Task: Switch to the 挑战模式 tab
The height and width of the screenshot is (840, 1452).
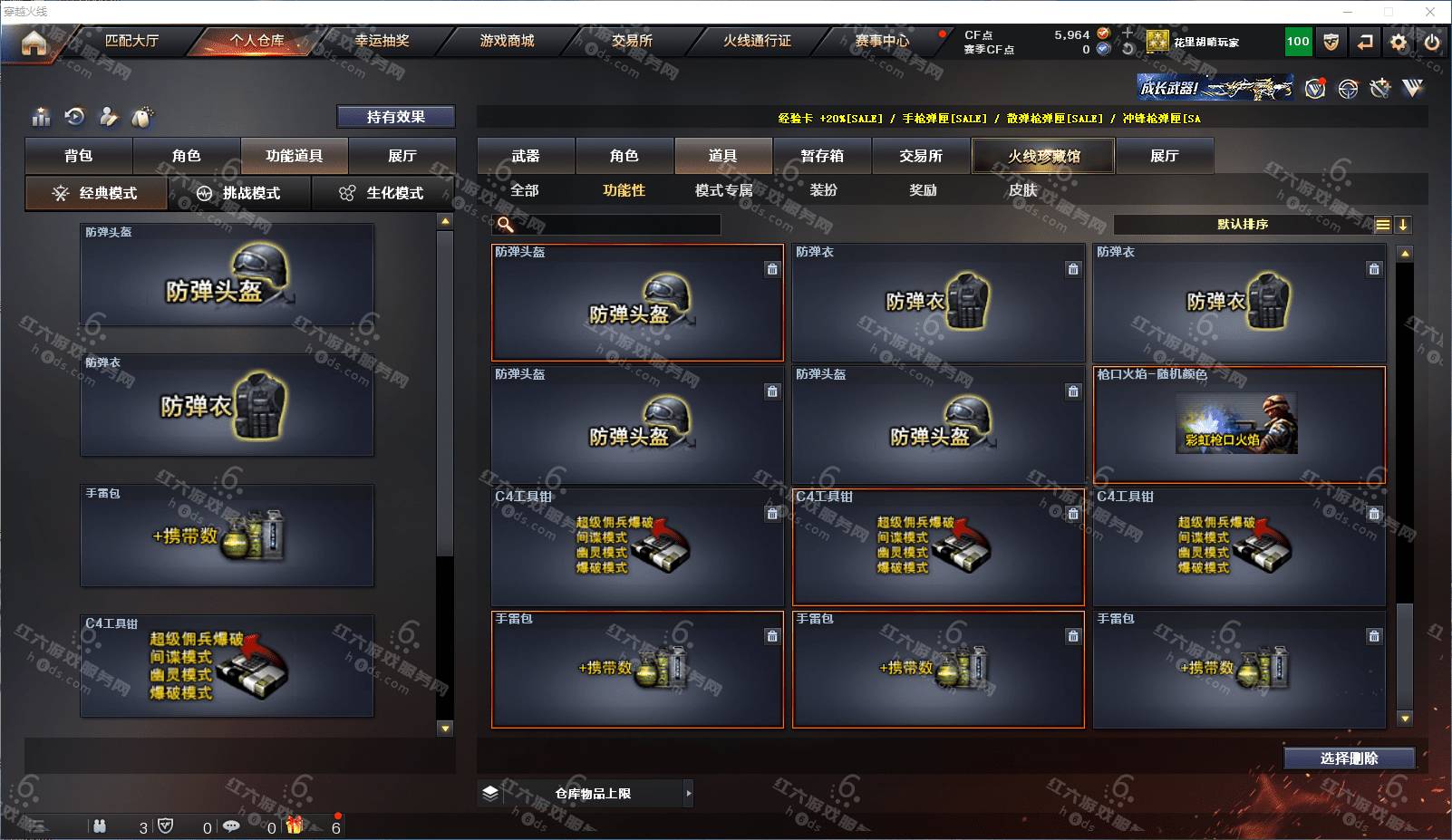Action: [239, 193]
